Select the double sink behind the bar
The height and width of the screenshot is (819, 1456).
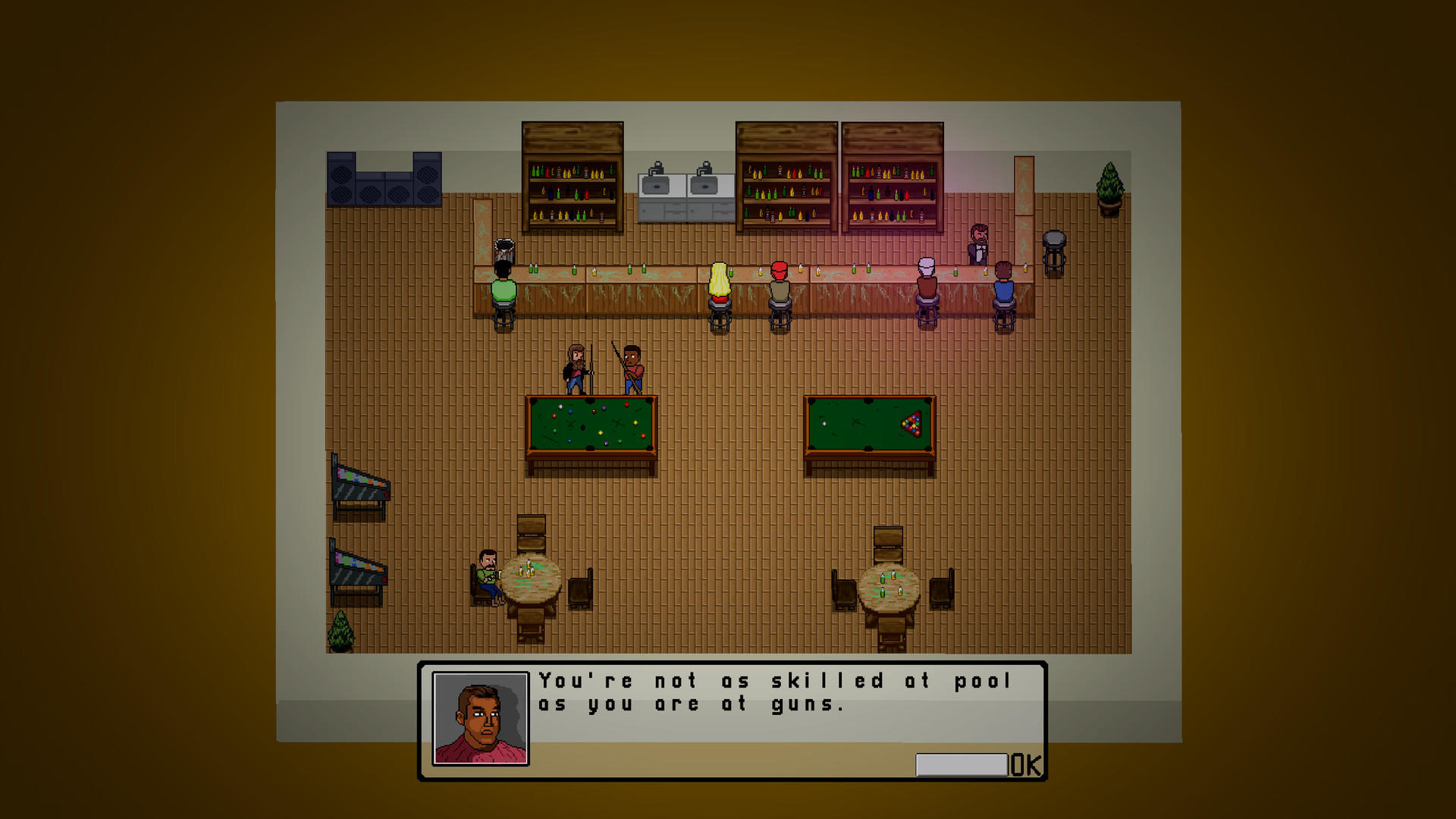686,186
